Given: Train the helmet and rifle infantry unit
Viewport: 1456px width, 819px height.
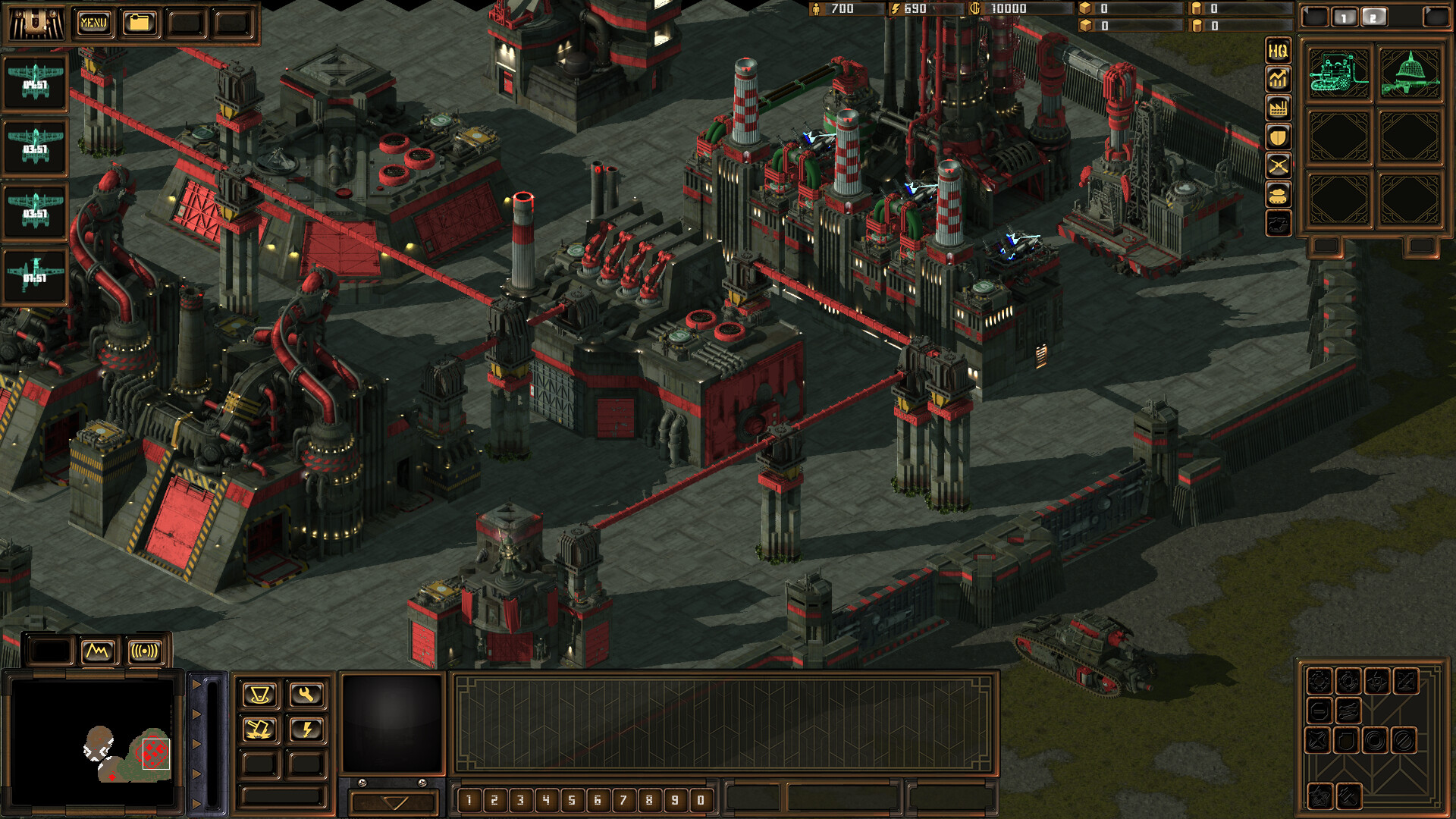Looking at the screenshot, I should [1410, 74].
